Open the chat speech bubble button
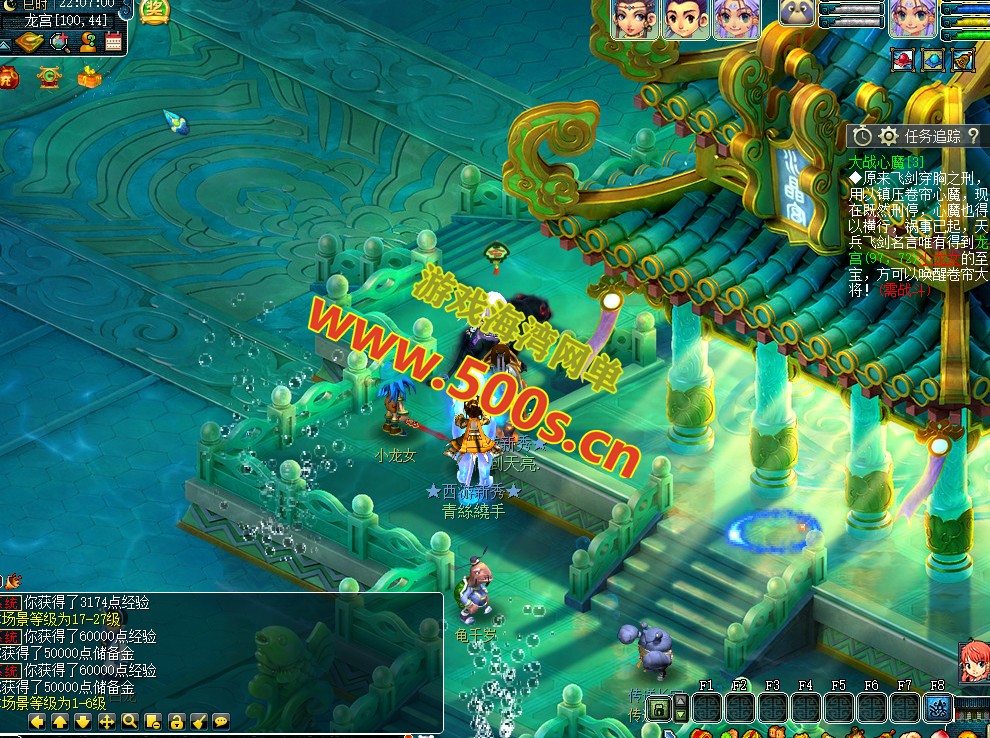Image resolution: width=990 pixels, height=738 pixels. coord(221,721)
